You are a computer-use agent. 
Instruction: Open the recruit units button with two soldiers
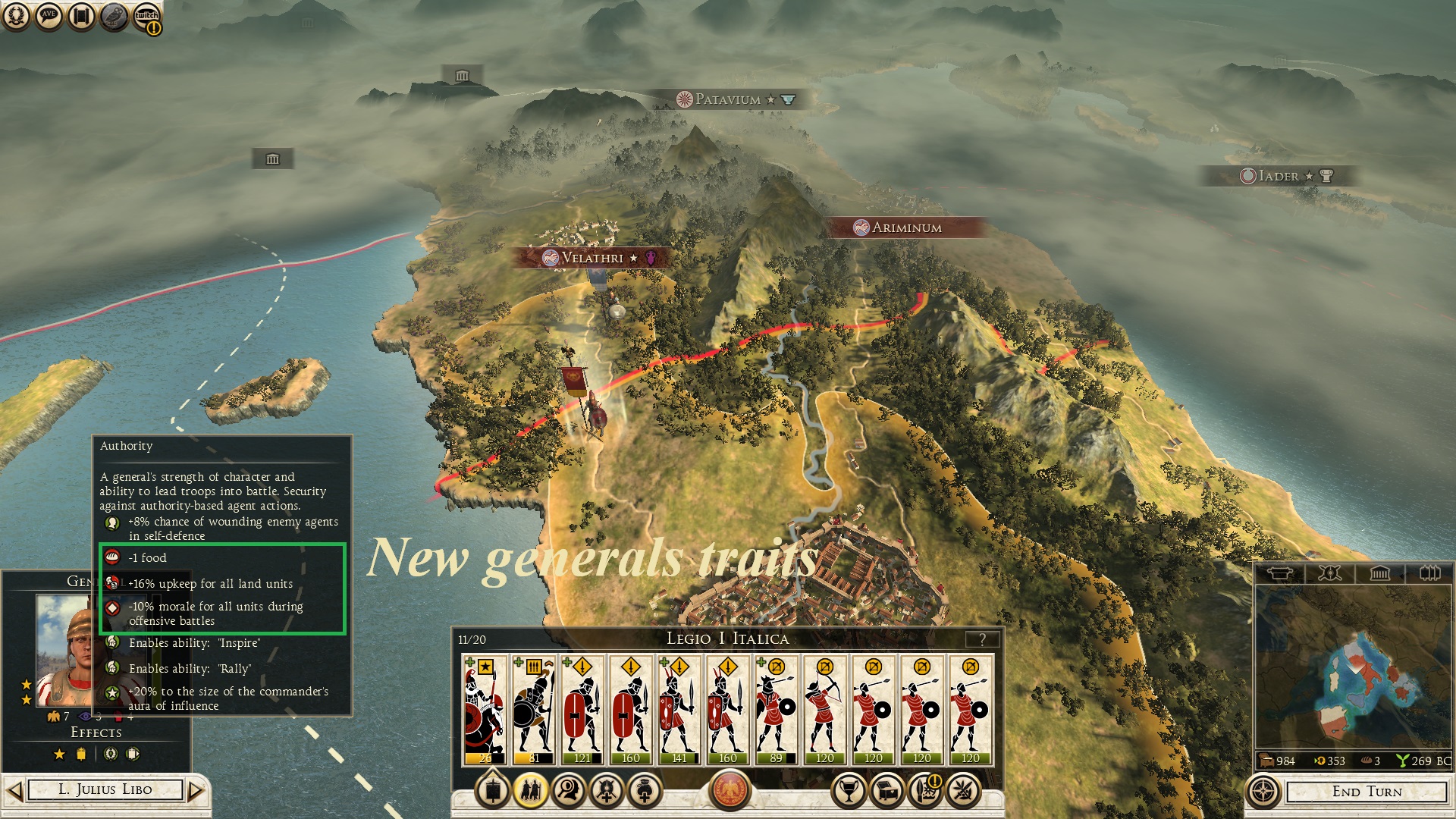point(531,791)
